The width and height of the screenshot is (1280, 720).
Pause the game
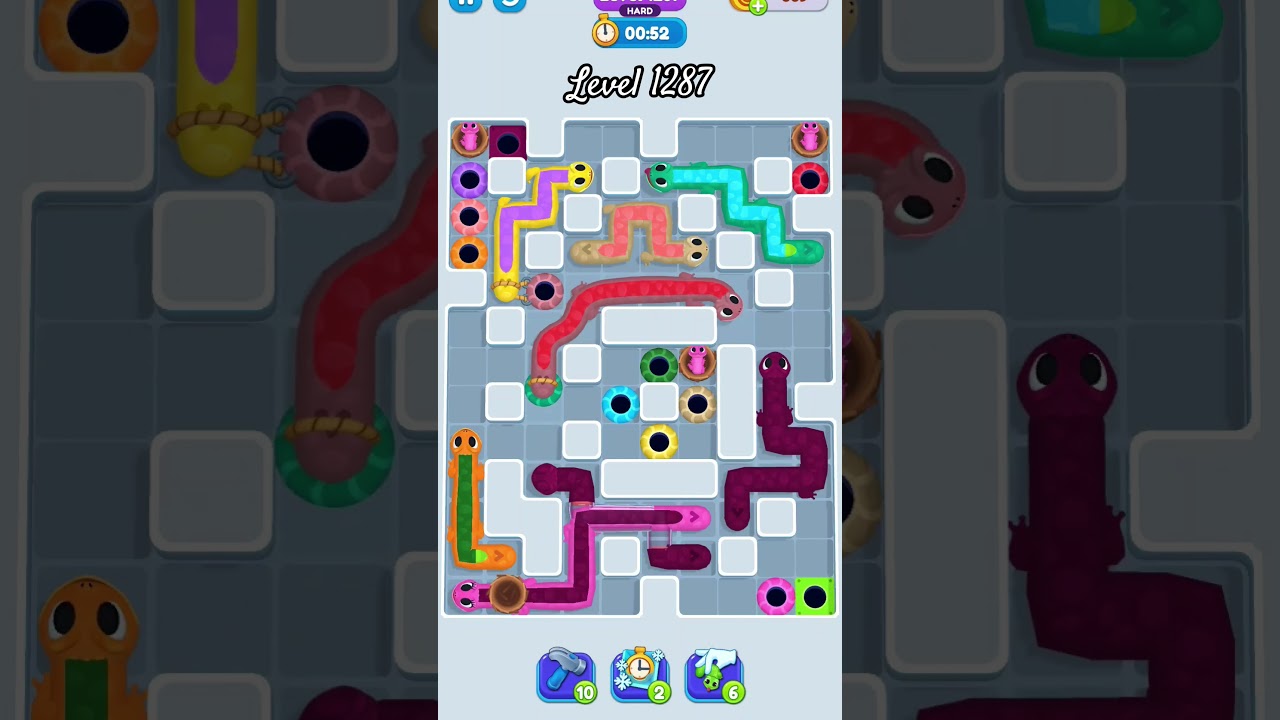click(x=465, y=5)
